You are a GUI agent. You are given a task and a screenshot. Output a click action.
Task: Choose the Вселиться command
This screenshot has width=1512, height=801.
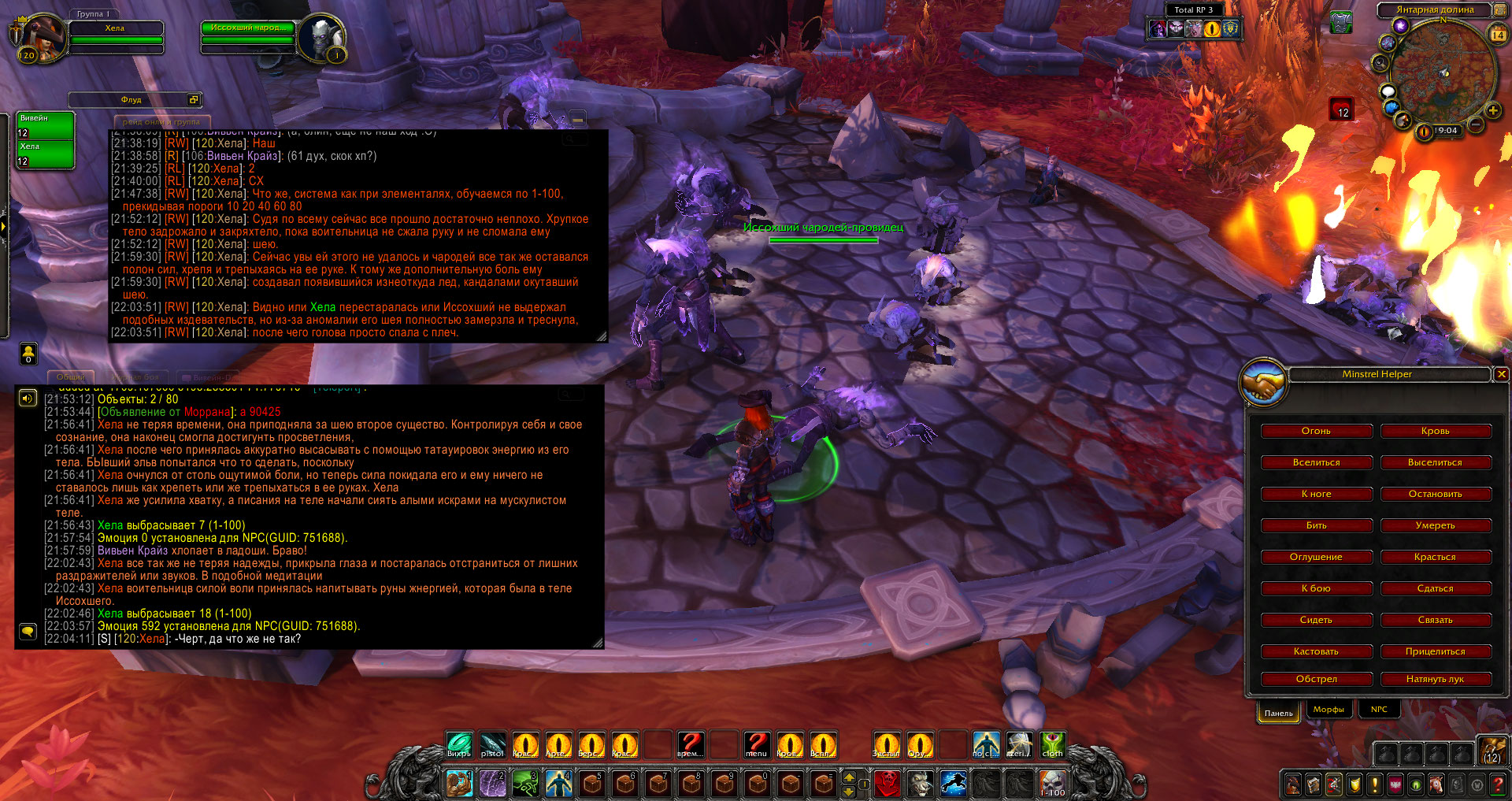(1316, 462)
